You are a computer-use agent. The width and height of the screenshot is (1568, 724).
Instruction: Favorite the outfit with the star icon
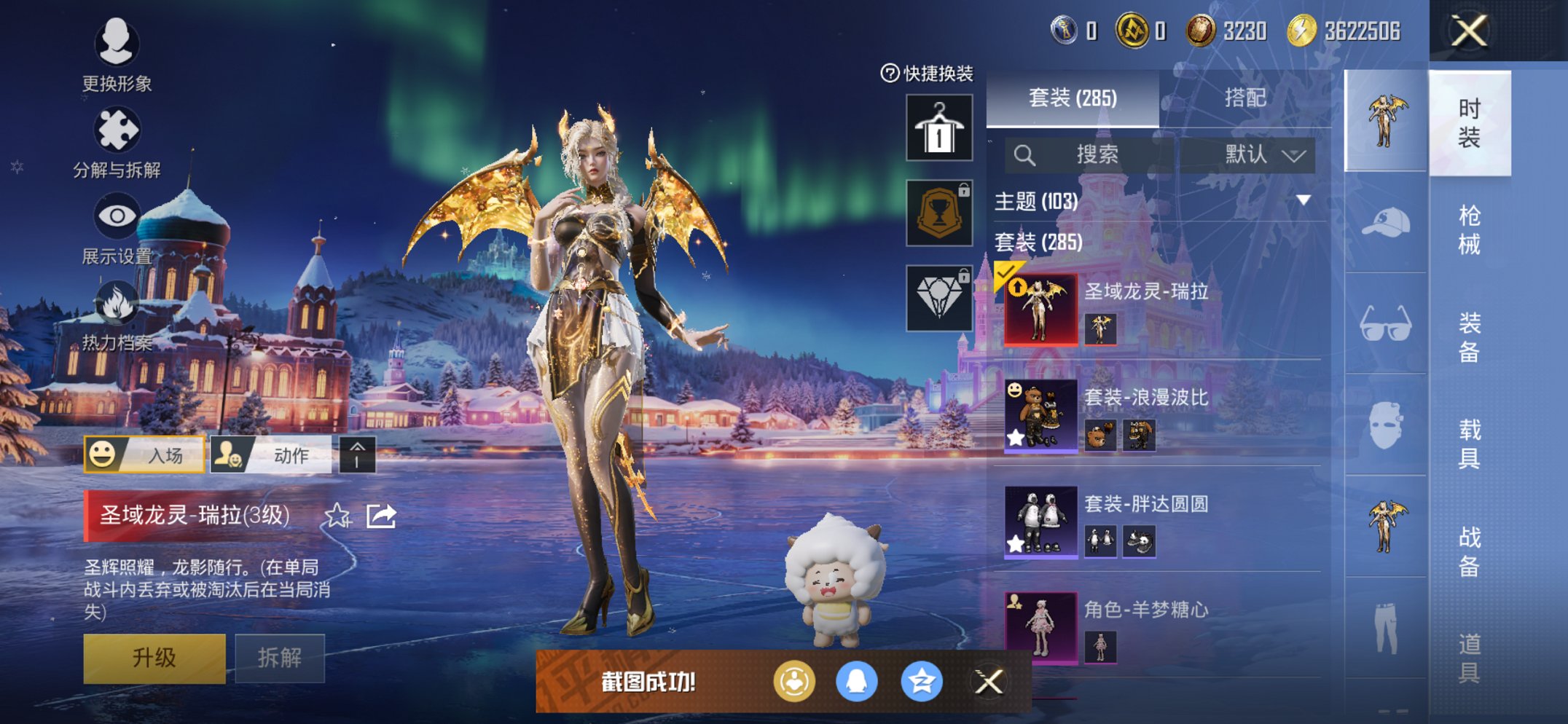(337, 516)
